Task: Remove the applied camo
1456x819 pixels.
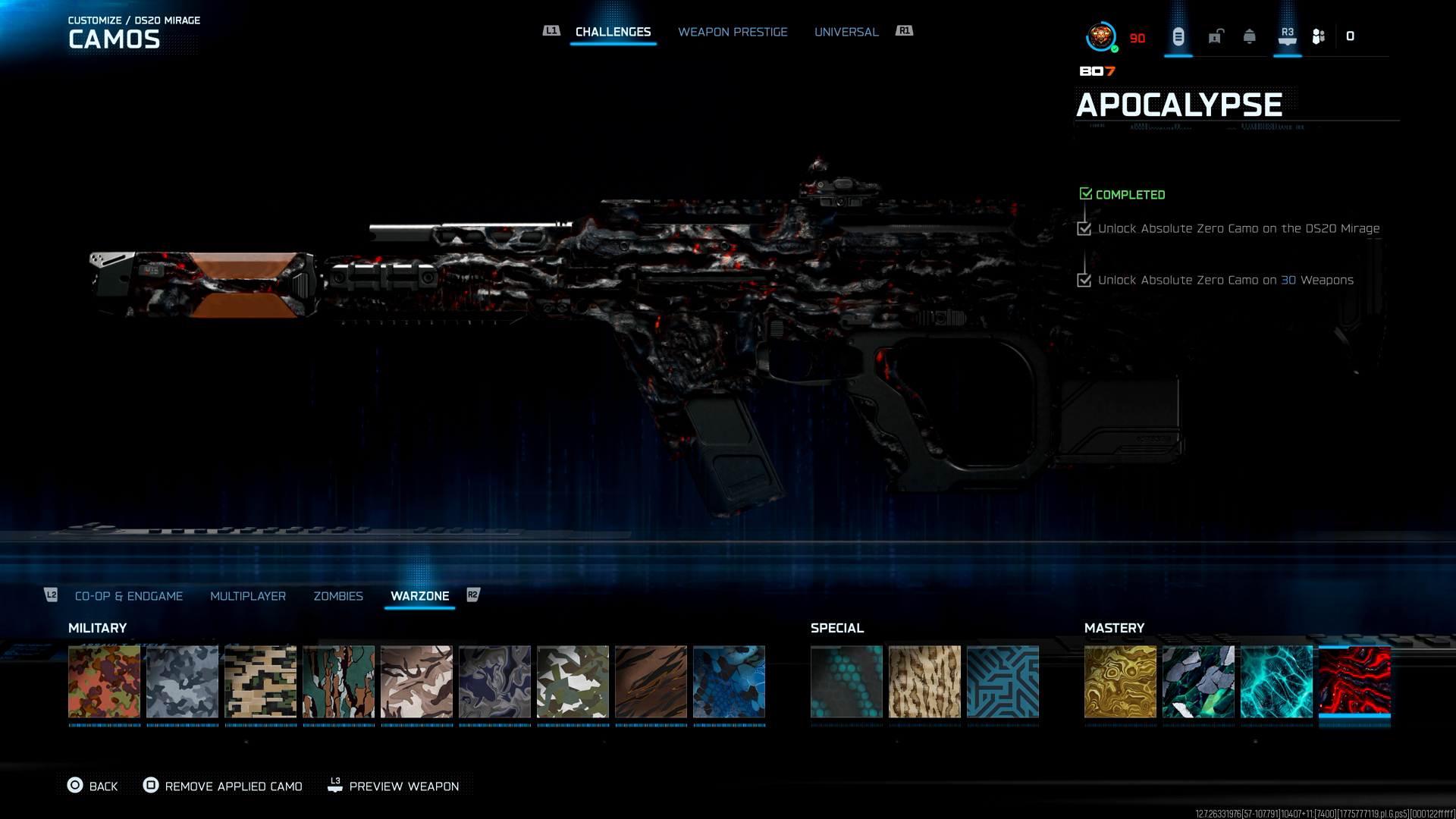Action: tap(223, 786)
